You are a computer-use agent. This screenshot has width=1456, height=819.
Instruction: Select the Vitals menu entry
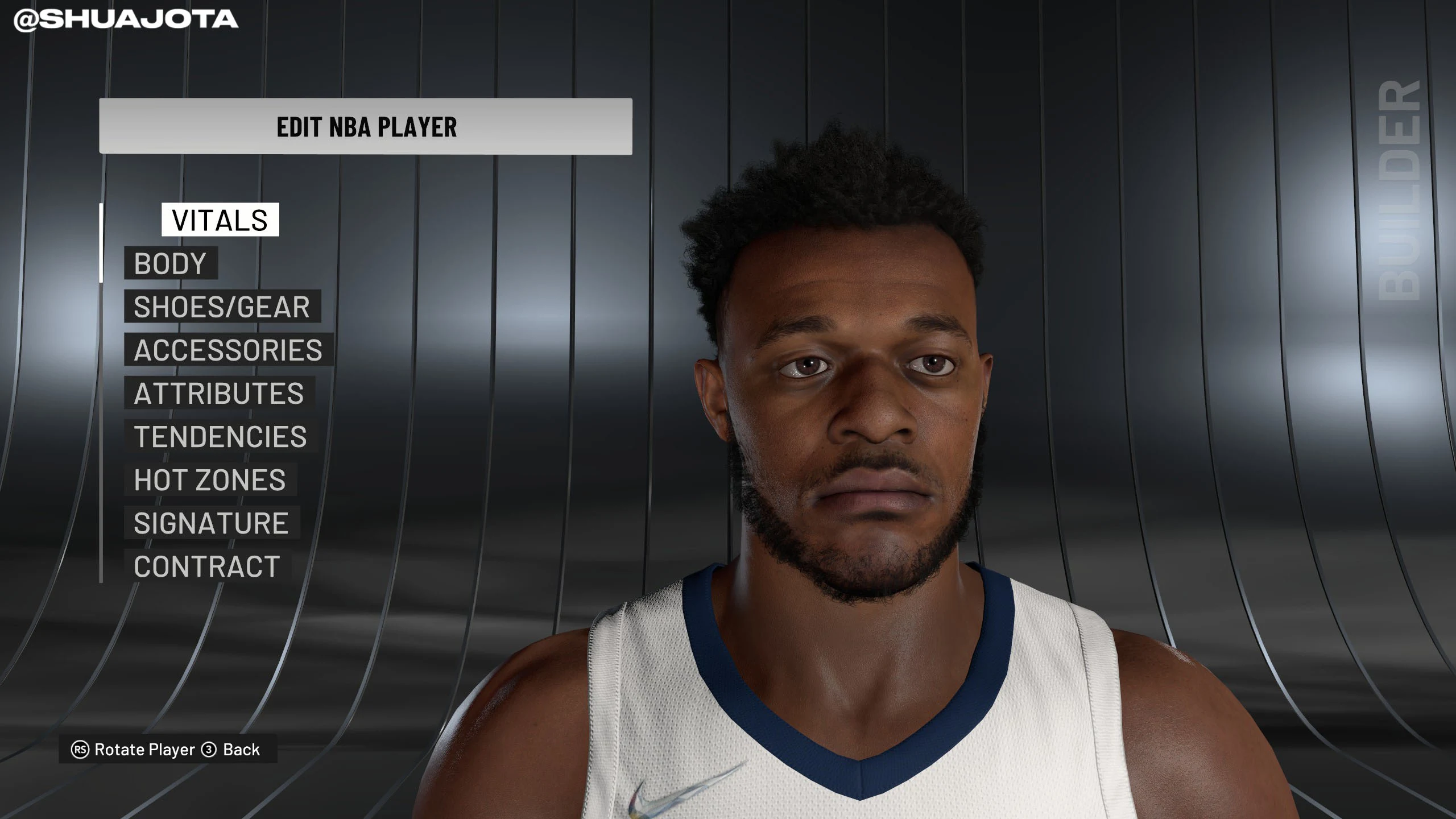[220, 220]
